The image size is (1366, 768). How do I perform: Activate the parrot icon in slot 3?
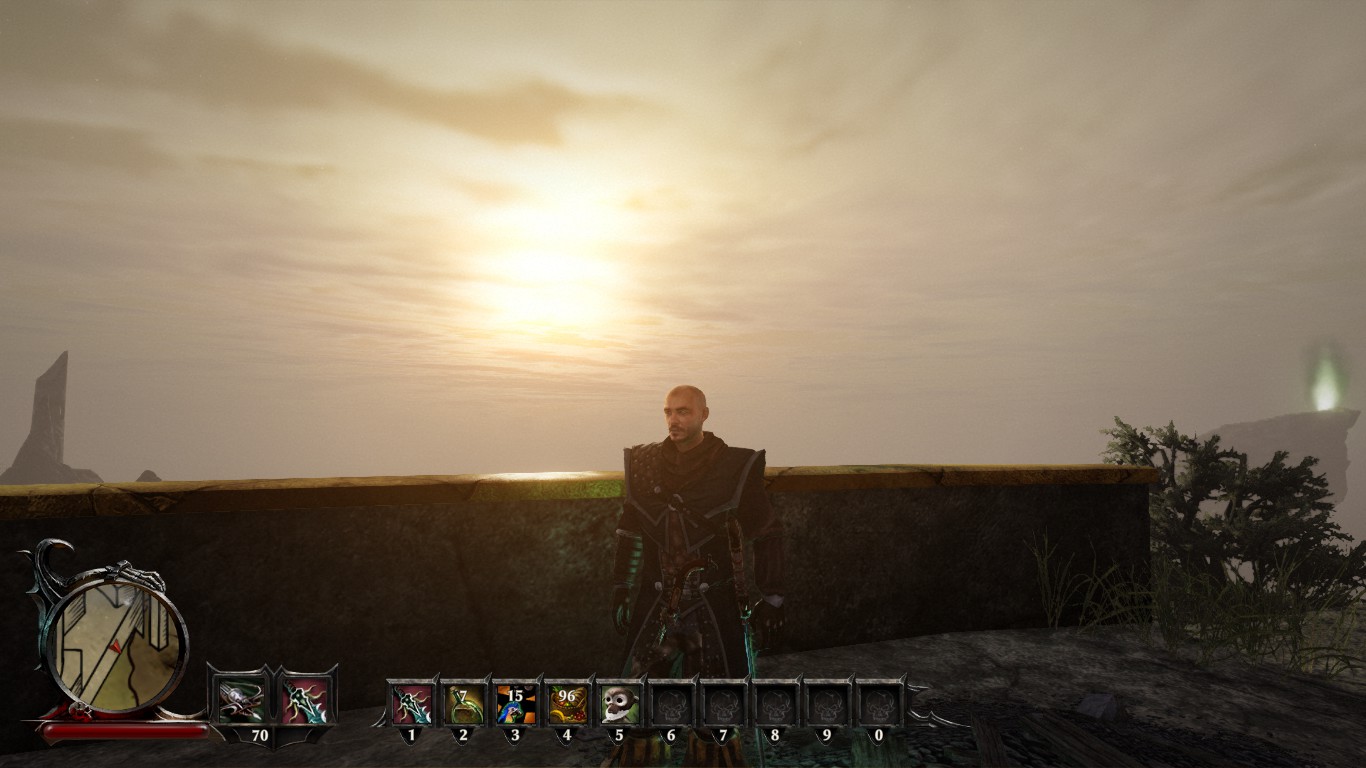coord(515,704)
